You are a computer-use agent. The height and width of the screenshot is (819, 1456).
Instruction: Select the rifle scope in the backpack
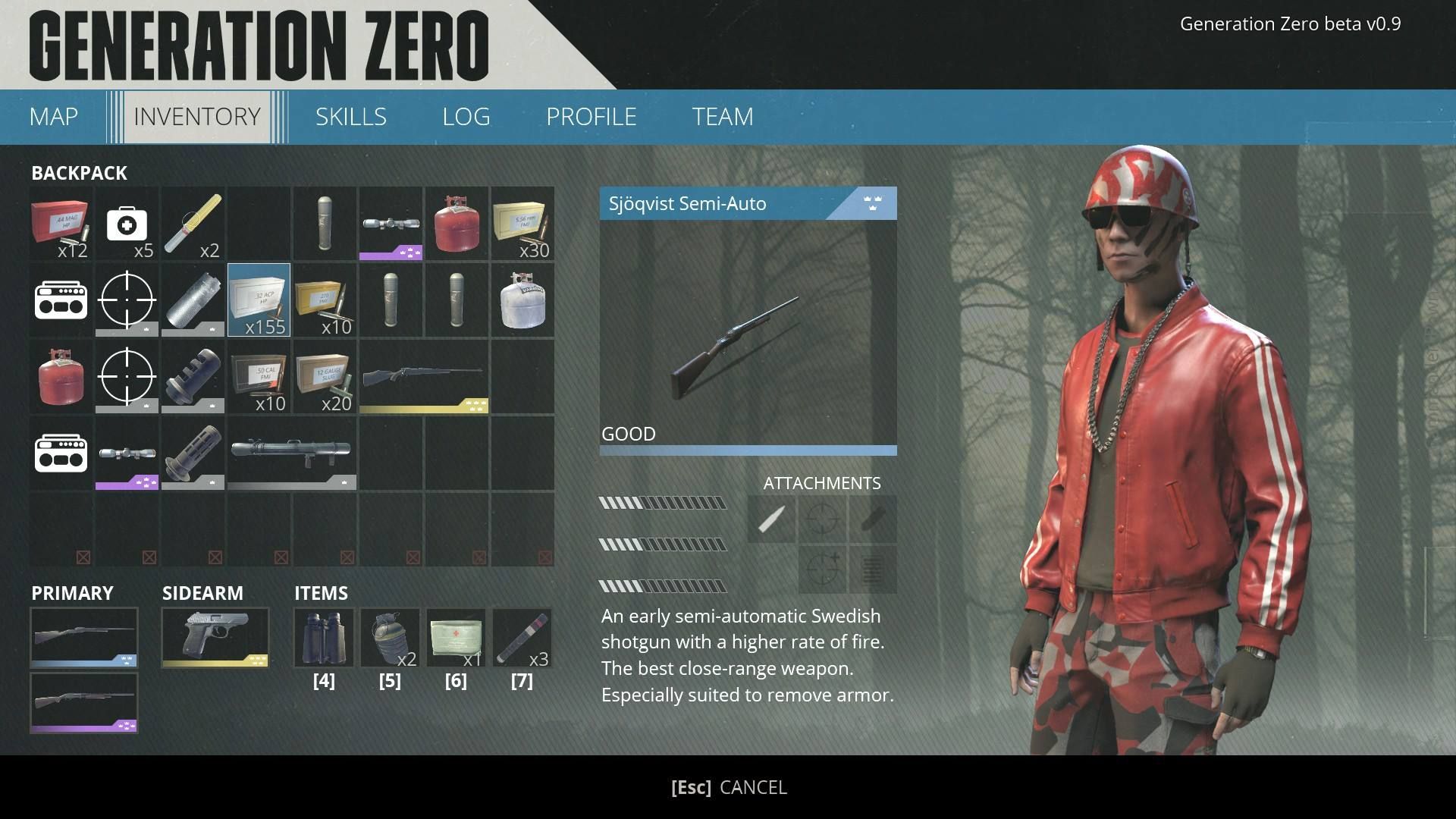[390, 224]
